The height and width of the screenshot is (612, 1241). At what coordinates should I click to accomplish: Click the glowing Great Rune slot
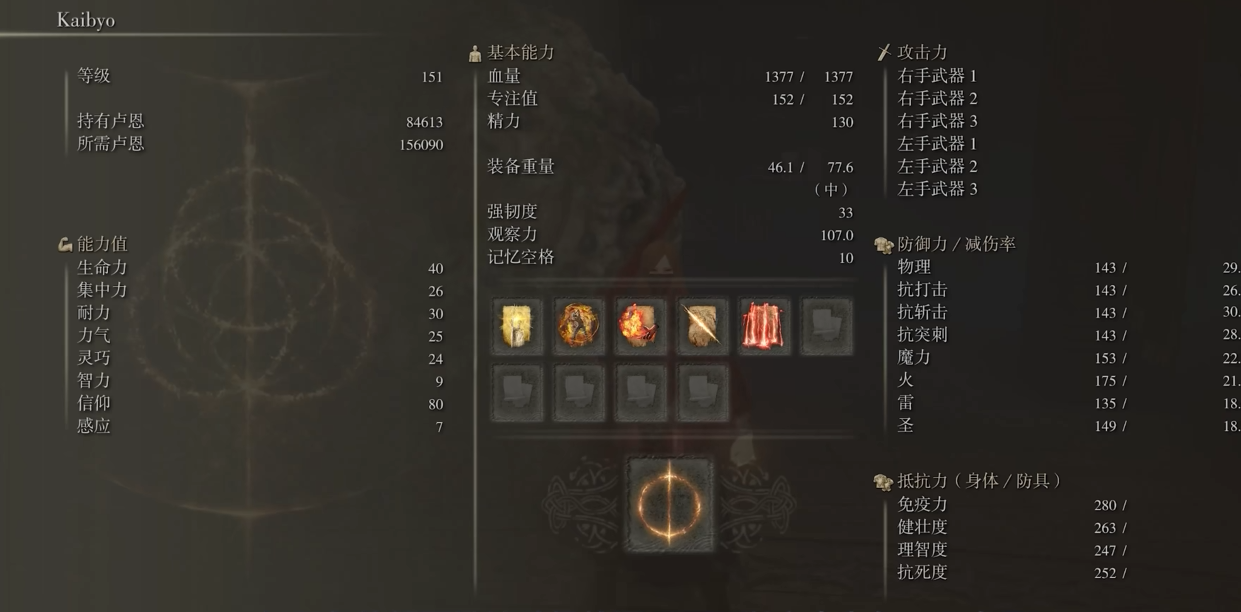click(669, 503)
